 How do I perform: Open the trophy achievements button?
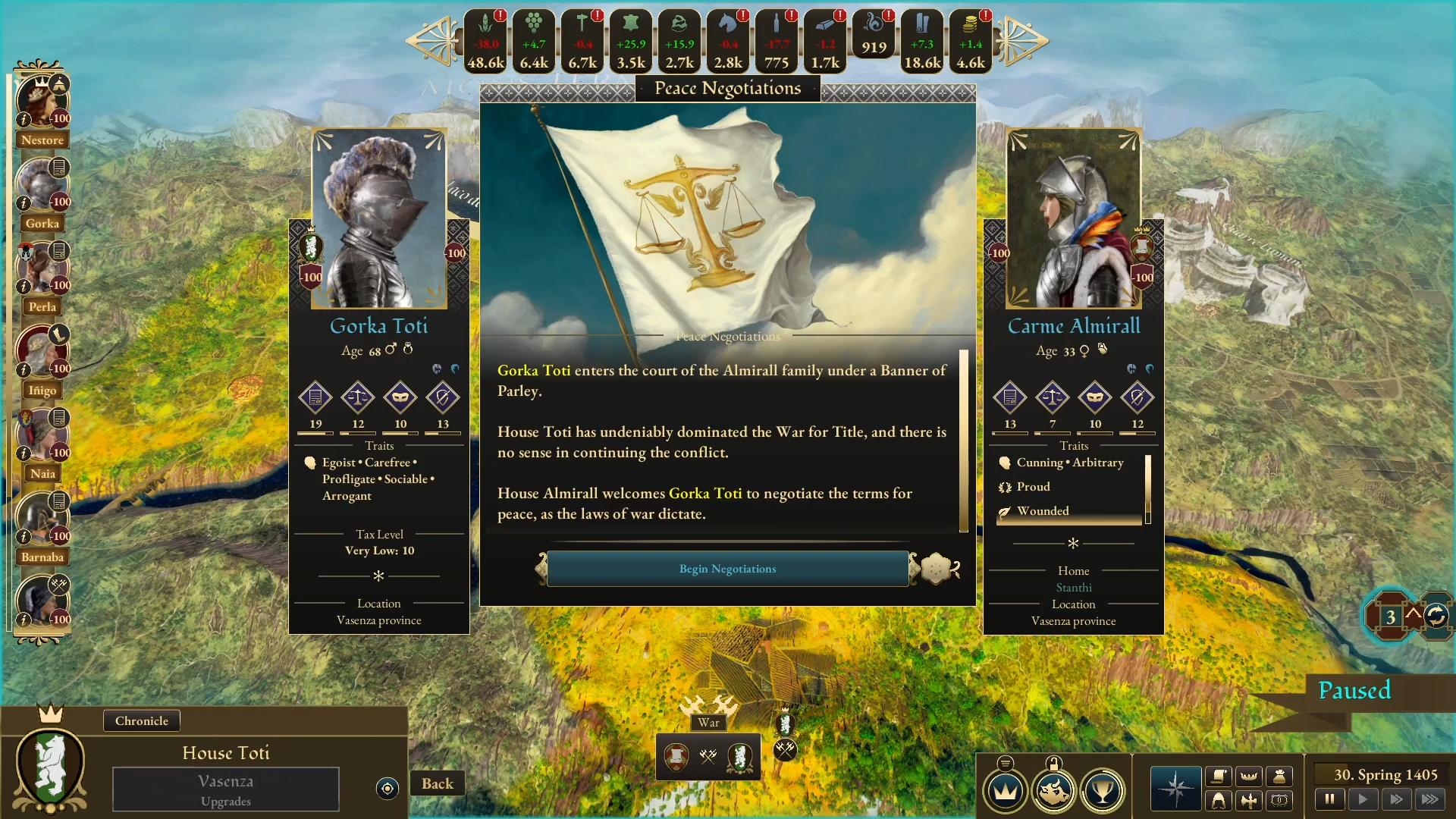click(x=1102, y=791)
